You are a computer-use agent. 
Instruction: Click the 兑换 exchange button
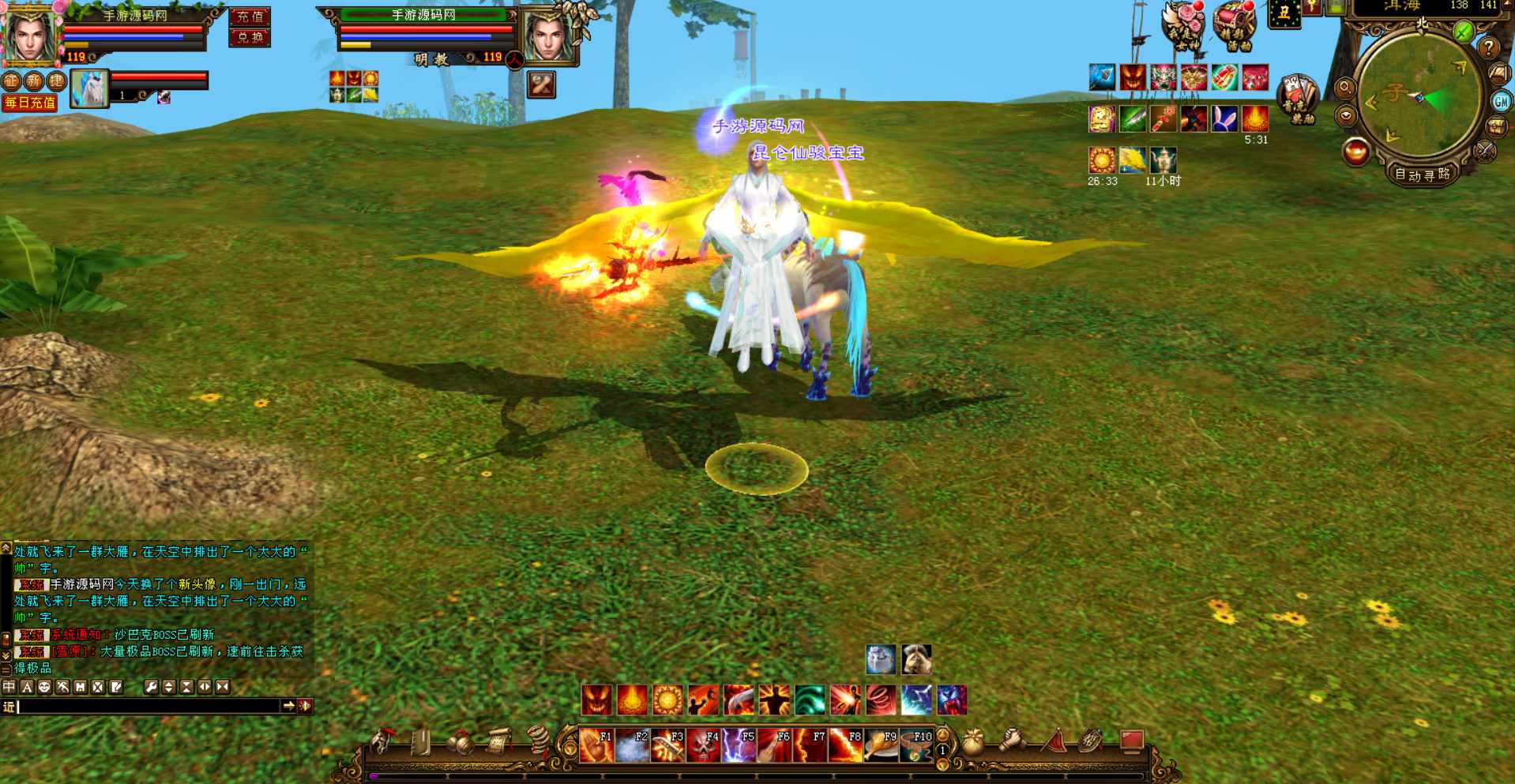(x=250, y=37)
